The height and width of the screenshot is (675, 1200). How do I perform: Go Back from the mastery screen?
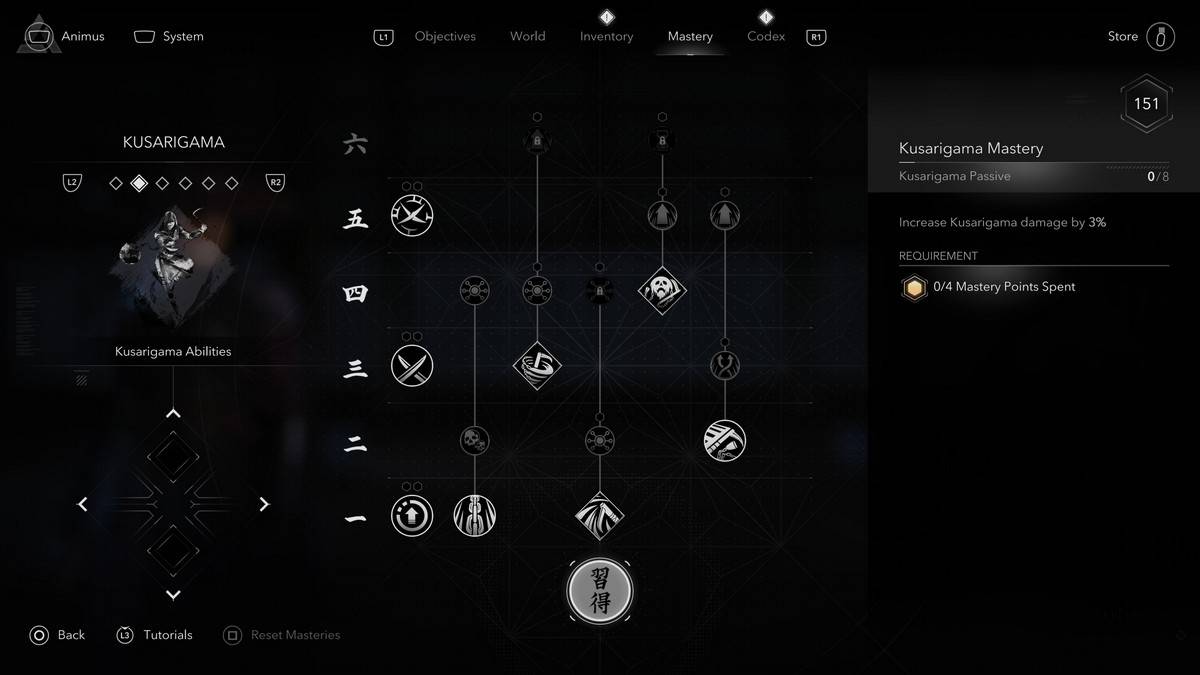[58, 635]
